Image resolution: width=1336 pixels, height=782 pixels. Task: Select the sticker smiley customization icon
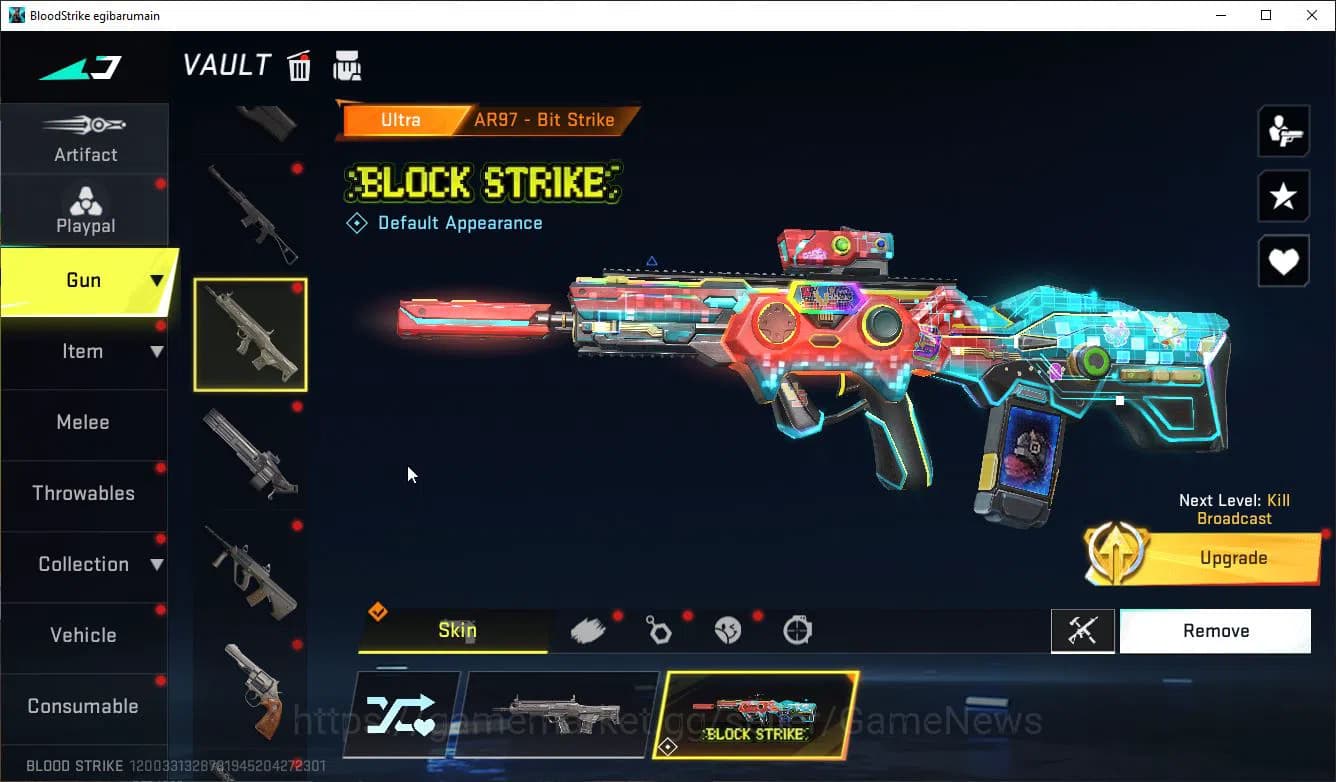tap(727, 629)
